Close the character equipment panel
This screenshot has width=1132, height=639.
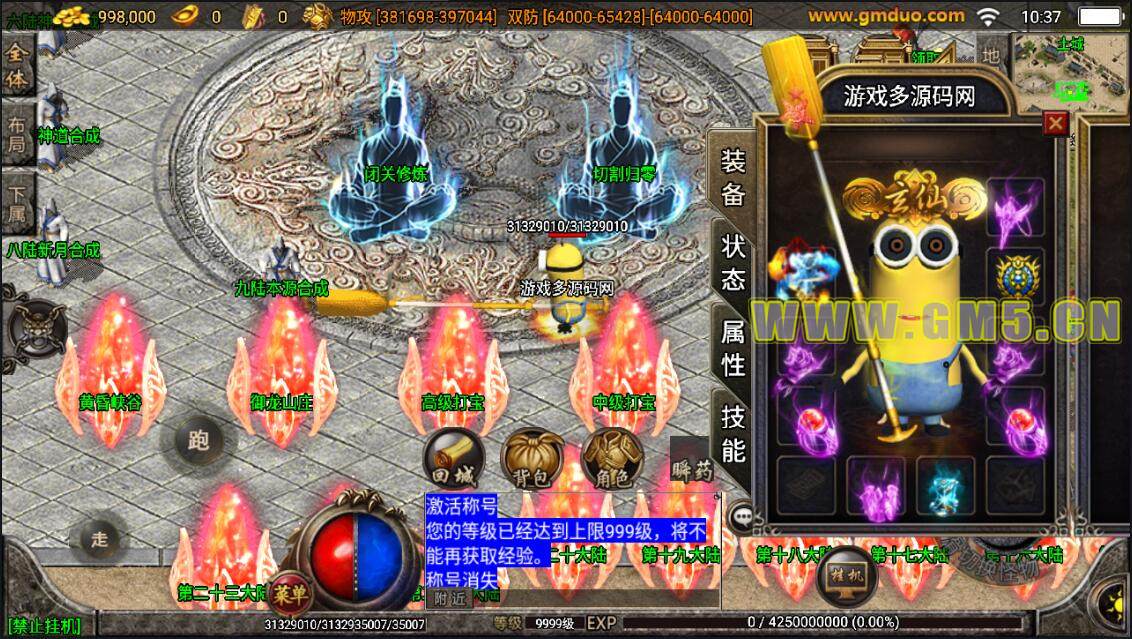click(1054, 123)
